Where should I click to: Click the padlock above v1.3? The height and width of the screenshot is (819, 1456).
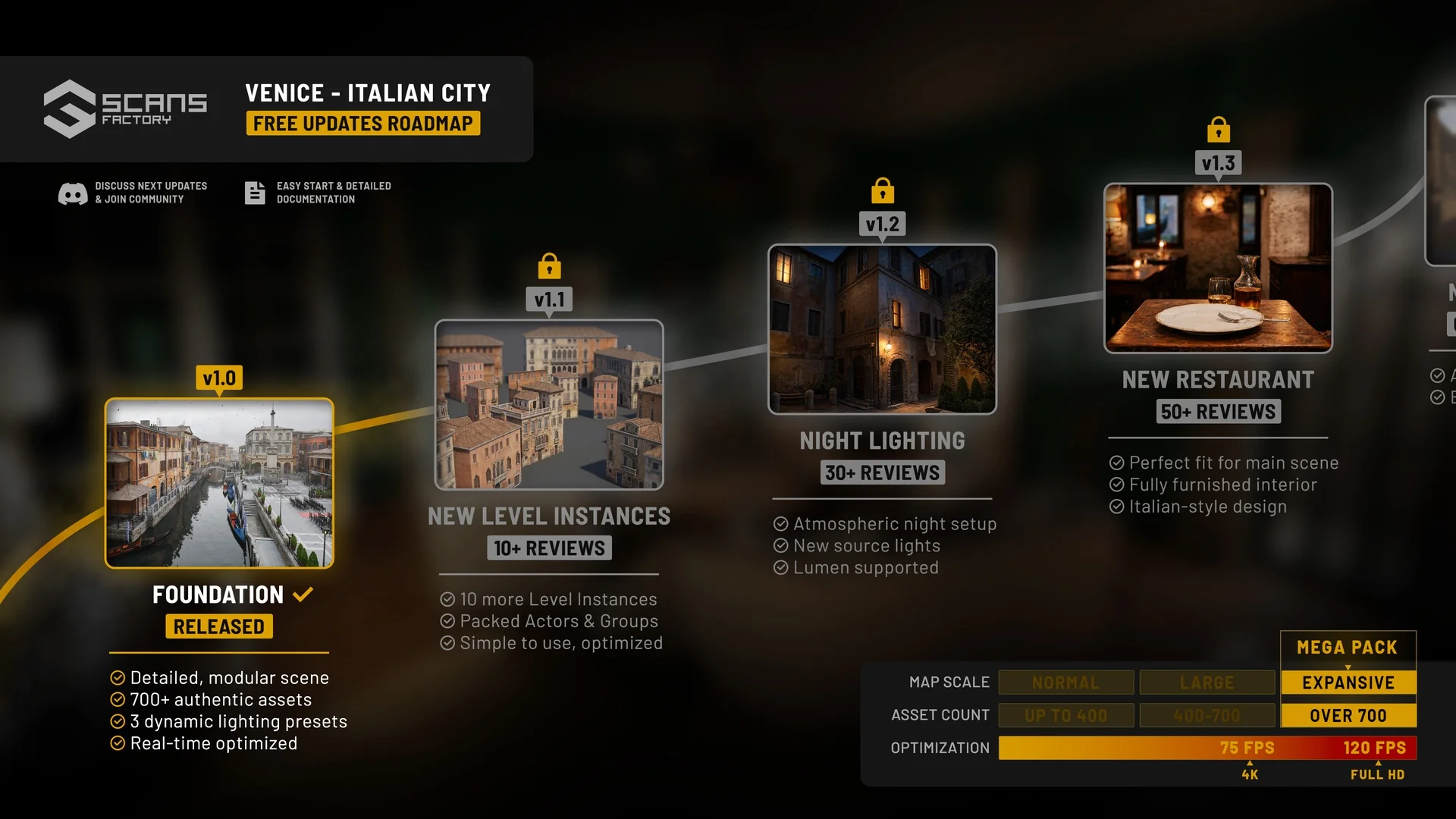click(x=1218, y=130)
